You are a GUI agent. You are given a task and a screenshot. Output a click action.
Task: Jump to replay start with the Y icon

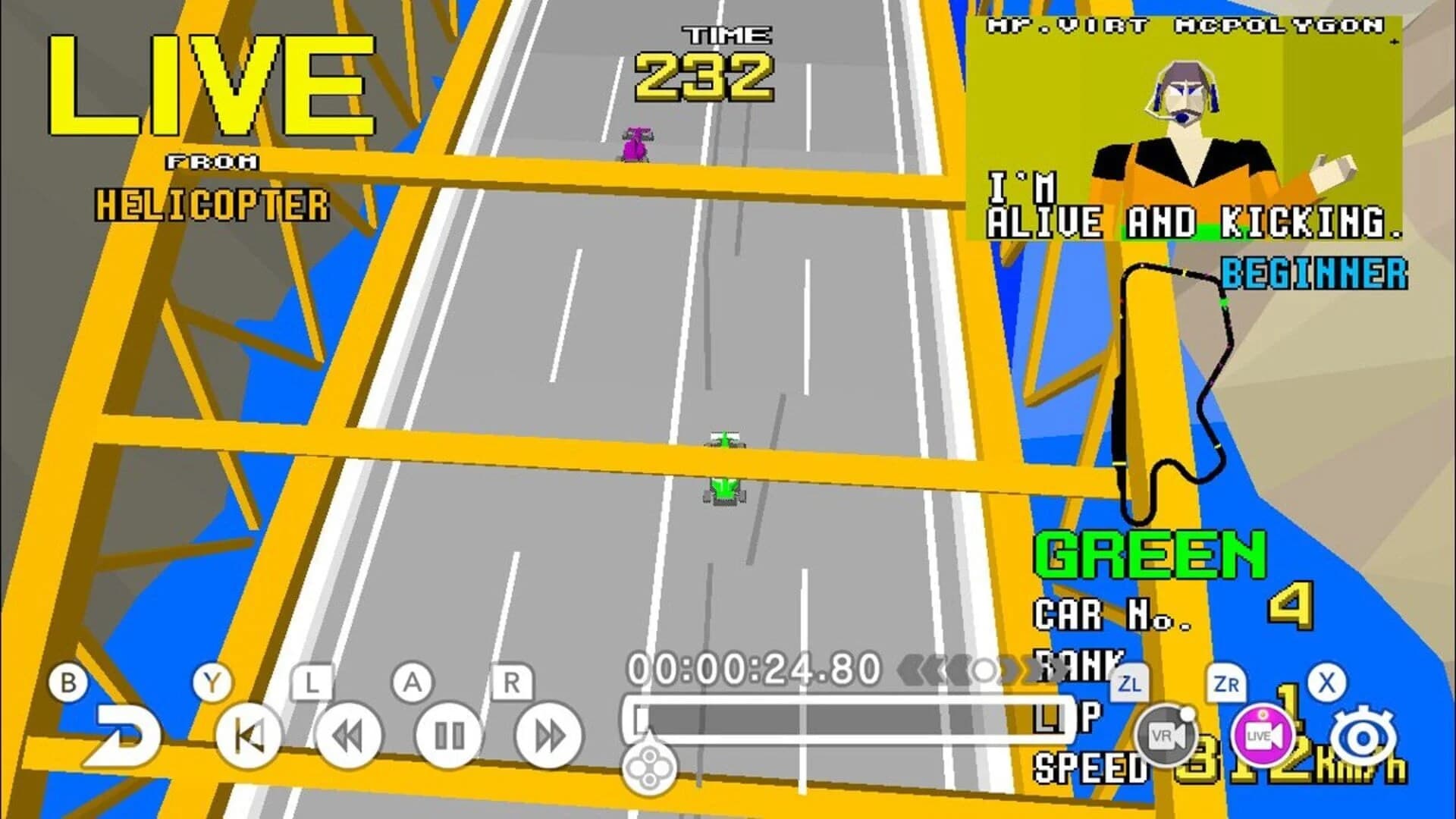(250, 735)
